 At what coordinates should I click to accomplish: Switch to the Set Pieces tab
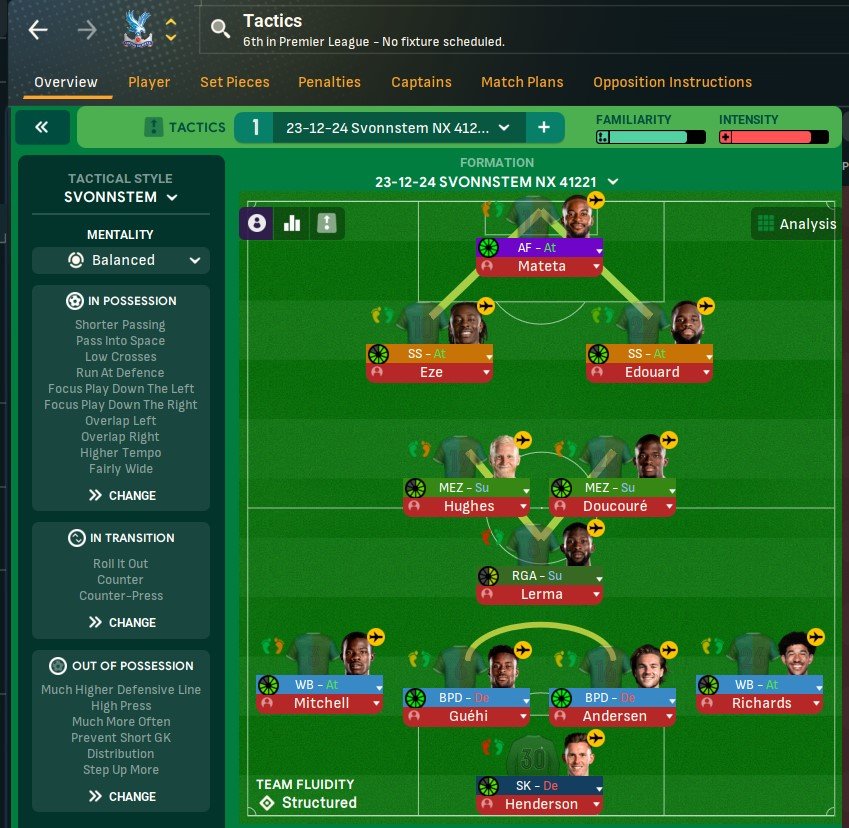234,82
